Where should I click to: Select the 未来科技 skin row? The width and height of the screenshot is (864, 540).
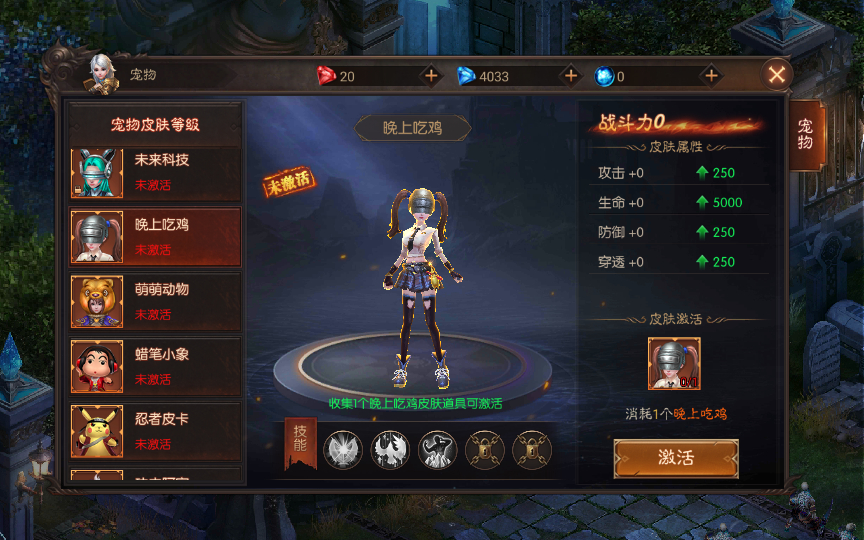pos(155,172)
